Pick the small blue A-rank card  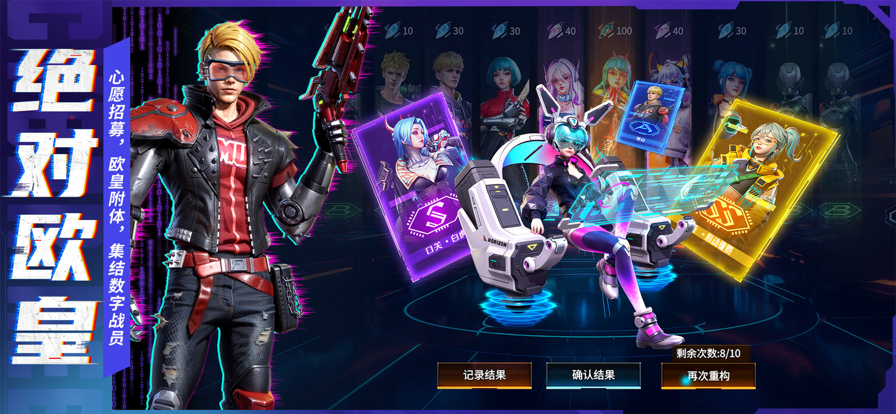[654, 119]
